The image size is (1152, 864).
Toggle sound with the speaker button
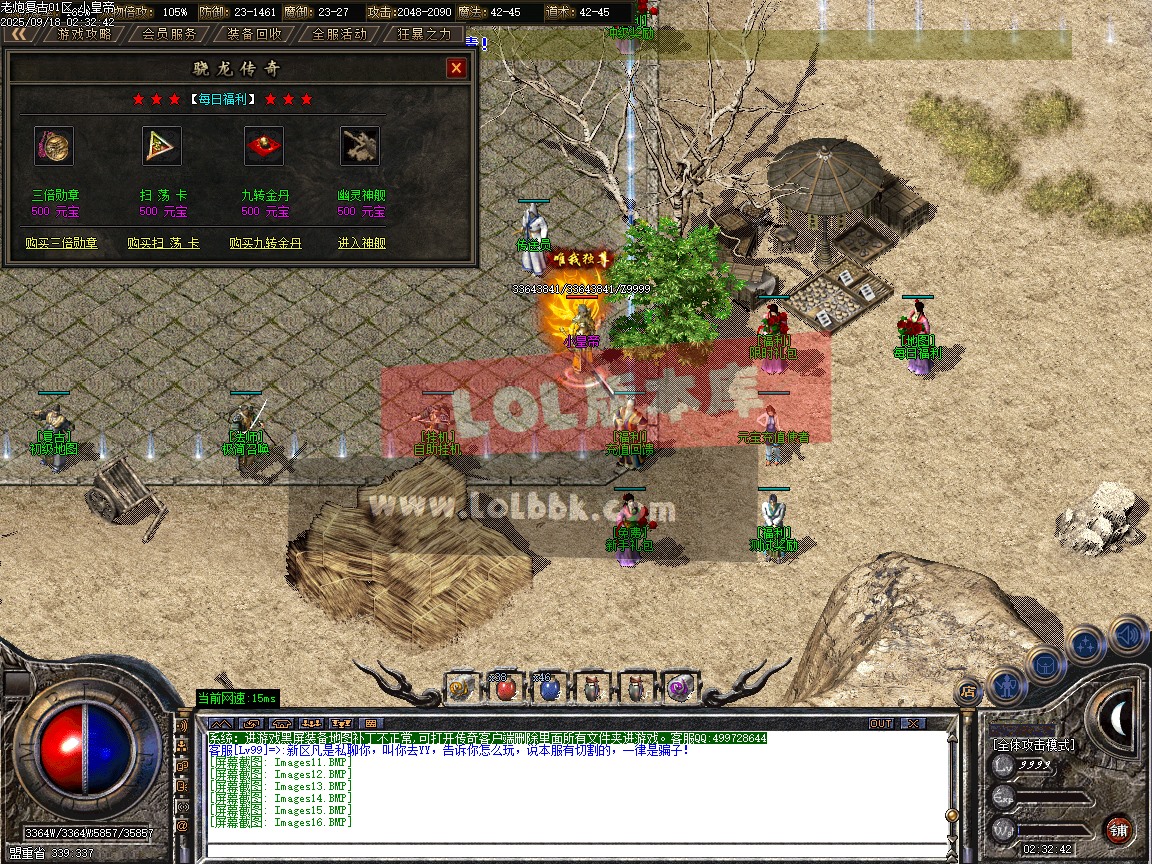1127,634
